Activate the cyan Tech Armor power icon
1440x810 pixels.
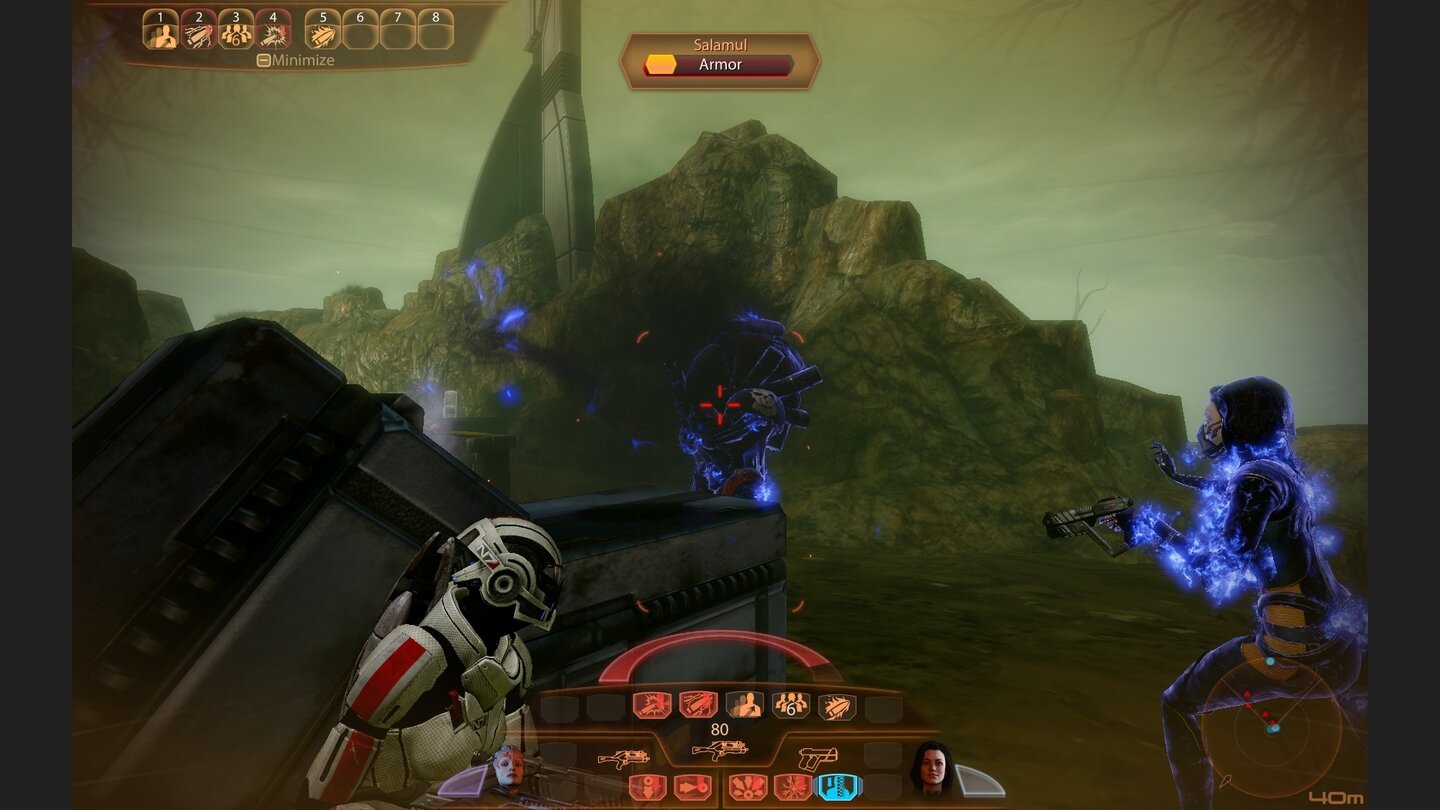840,788
